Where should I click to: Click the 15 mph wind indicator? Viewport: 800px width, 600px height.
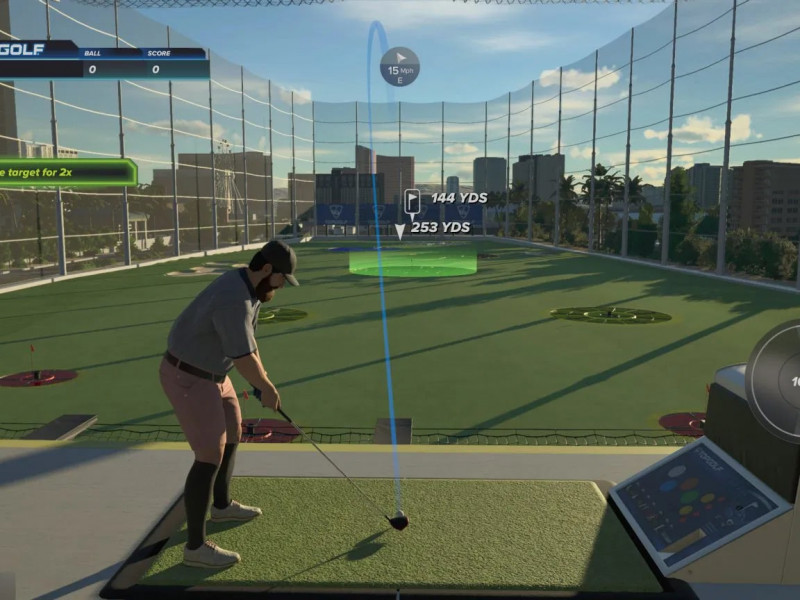pyautogui.click(x=400, y=66)
